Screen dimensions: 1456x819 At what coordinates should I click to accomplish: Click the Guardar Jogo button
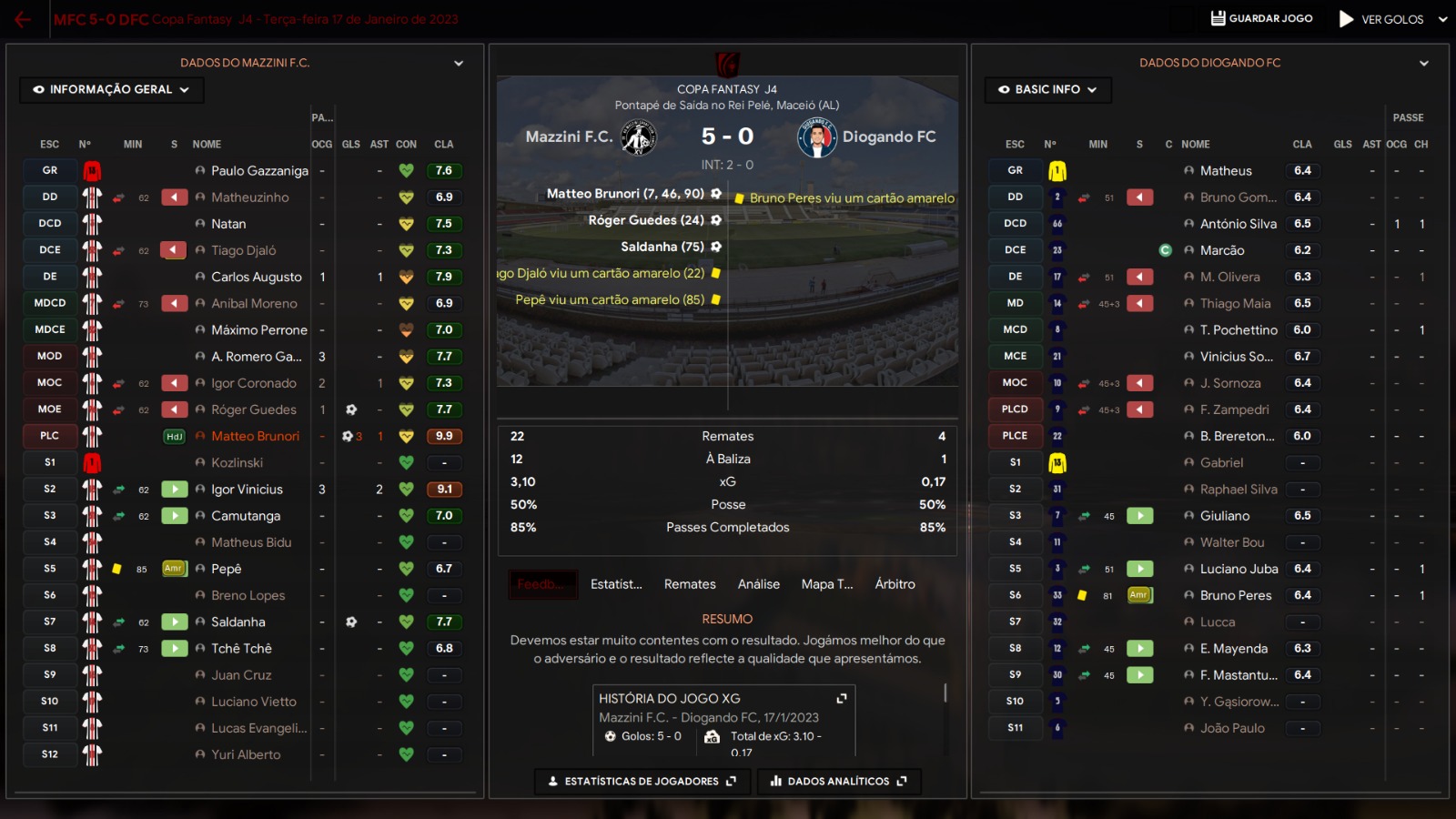coord(1261,18)
